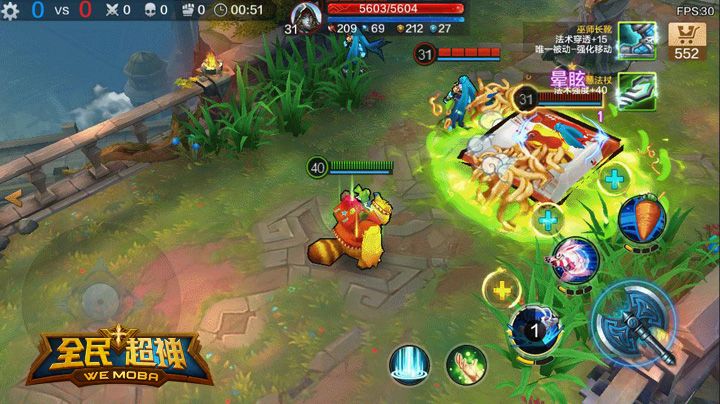Level up the middle skill with blue plus

click(x=548, y=217)
